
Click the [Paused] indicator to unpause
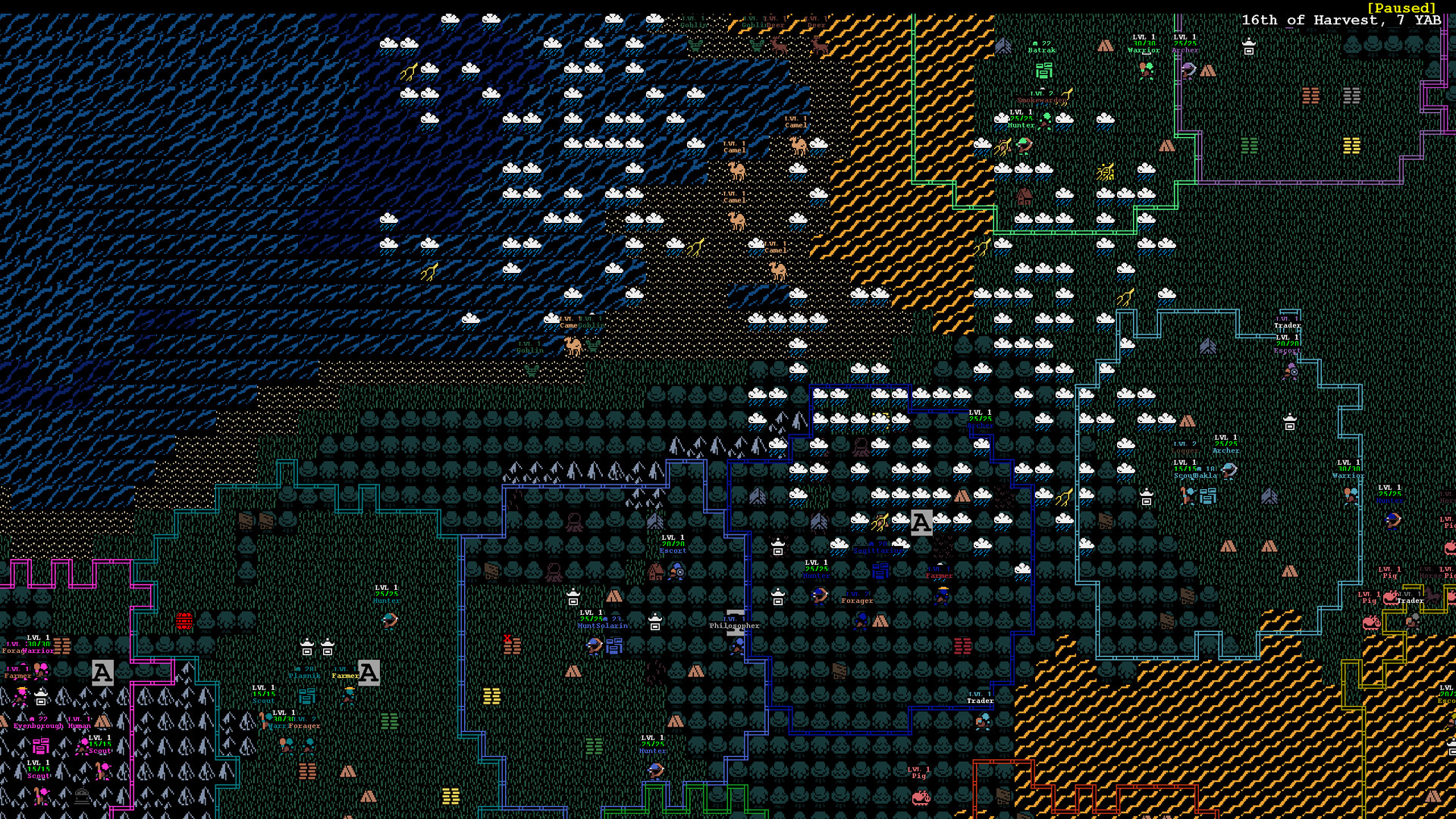coord(1401,8)
